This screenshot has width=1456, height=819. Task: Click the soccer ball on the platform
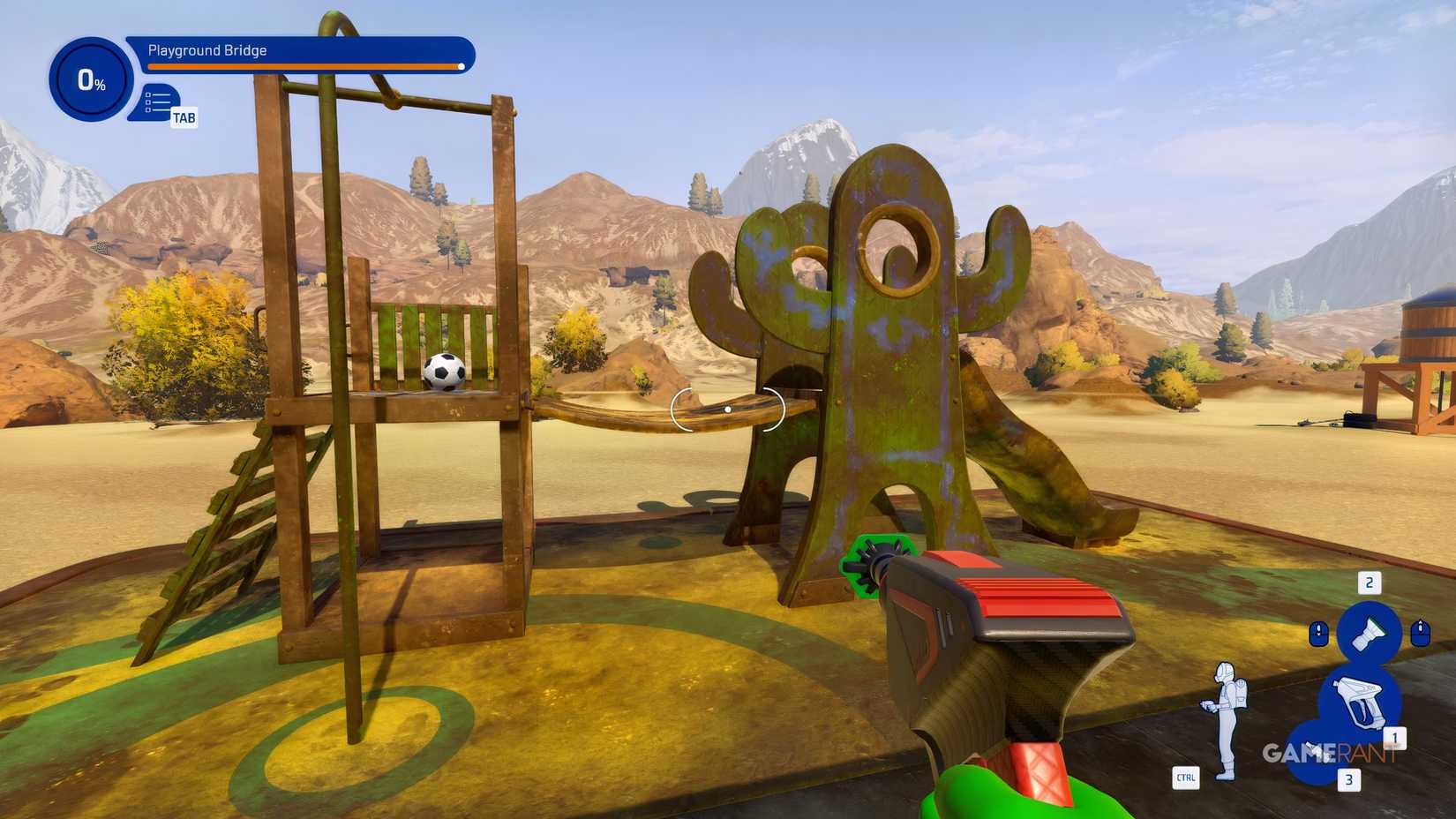(444, 372)
